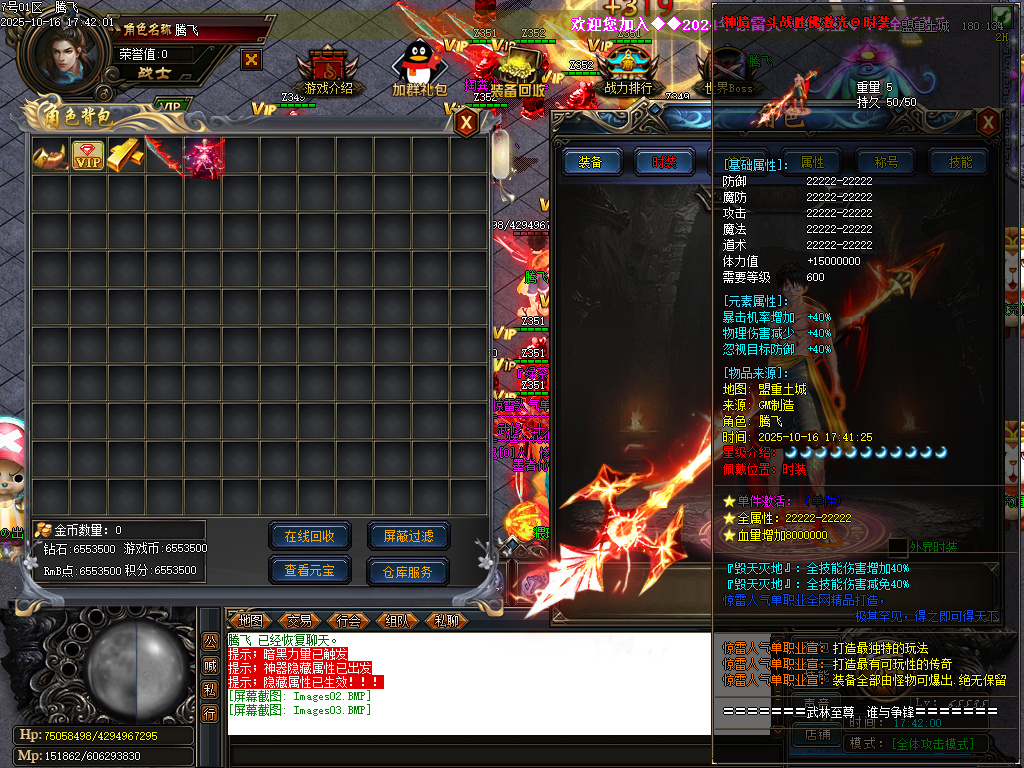This screenshot has width=1024, height=768.
Task: Select the red armored costume item
Action: coord(203,156)
